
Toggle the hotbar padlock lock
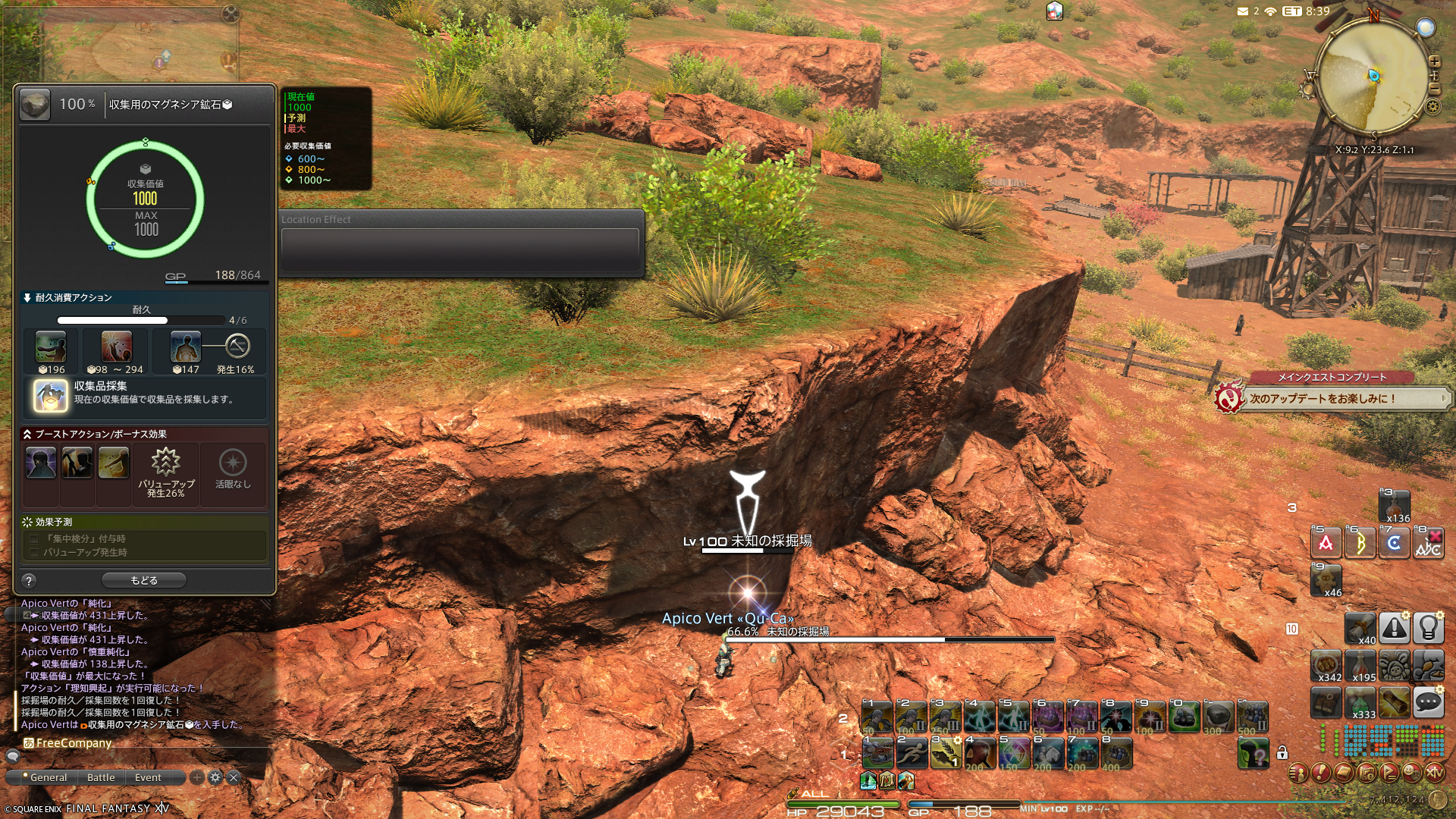[1282, 752]
